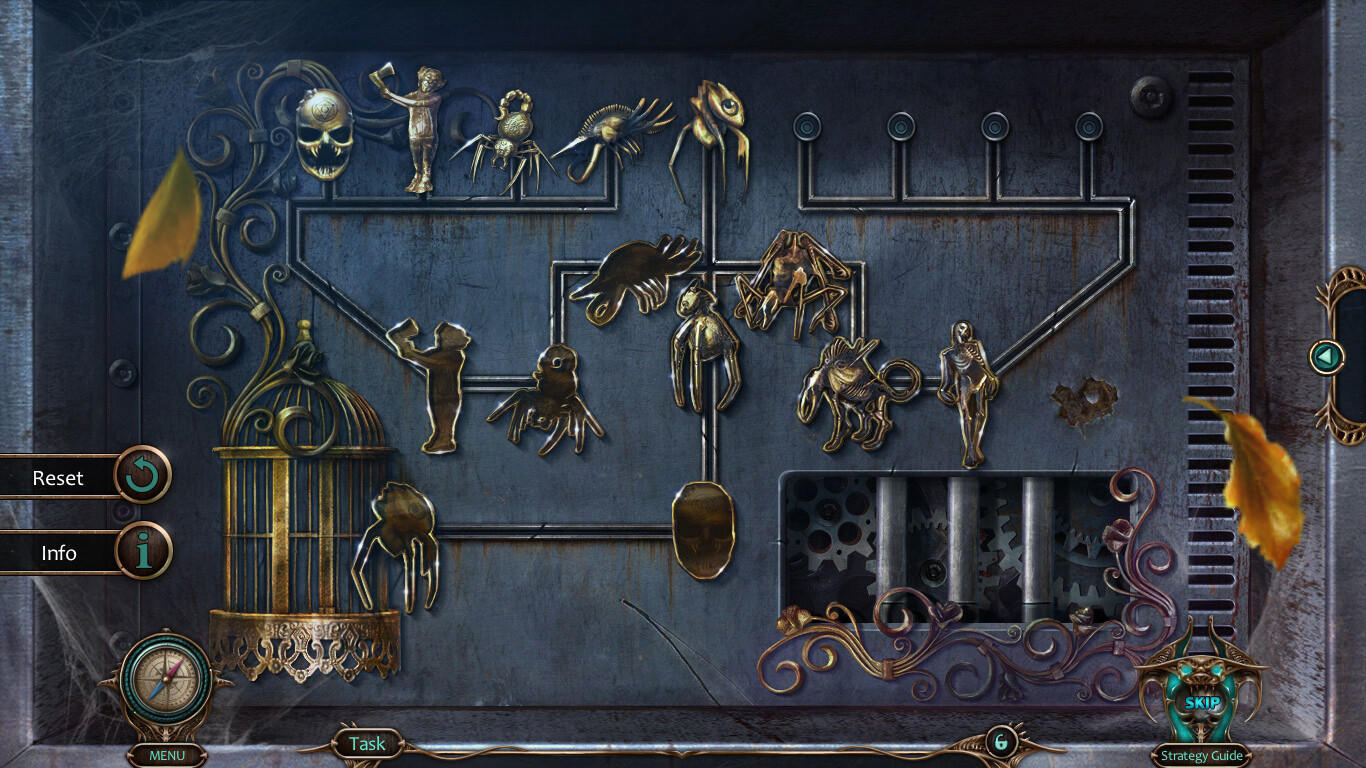Viewport: 1366px width, 768px height.
Task: Open the Task panel
Action: coord(367,744)
